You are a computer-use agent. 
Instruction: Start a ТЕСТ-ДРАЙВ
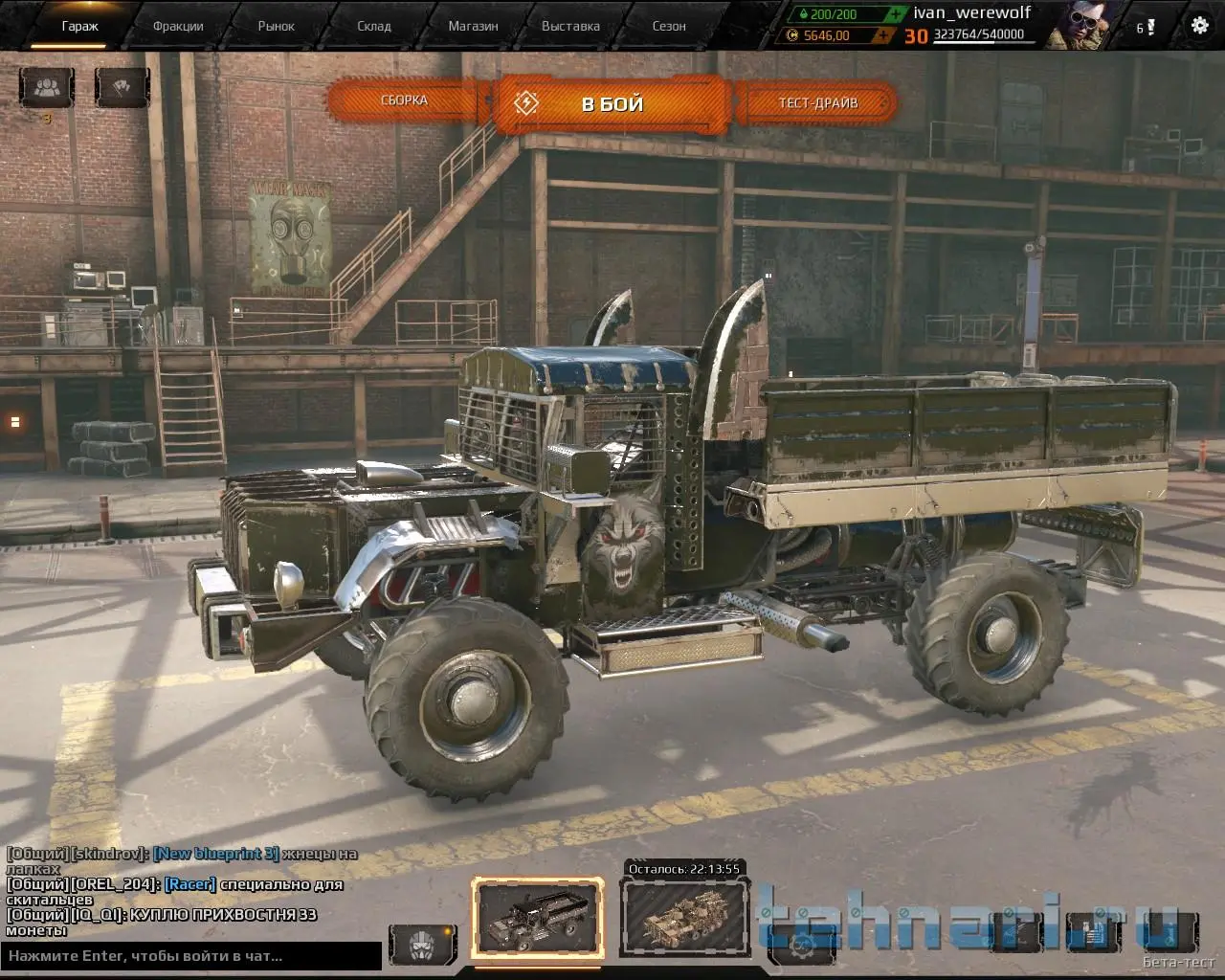click(818, 102)
